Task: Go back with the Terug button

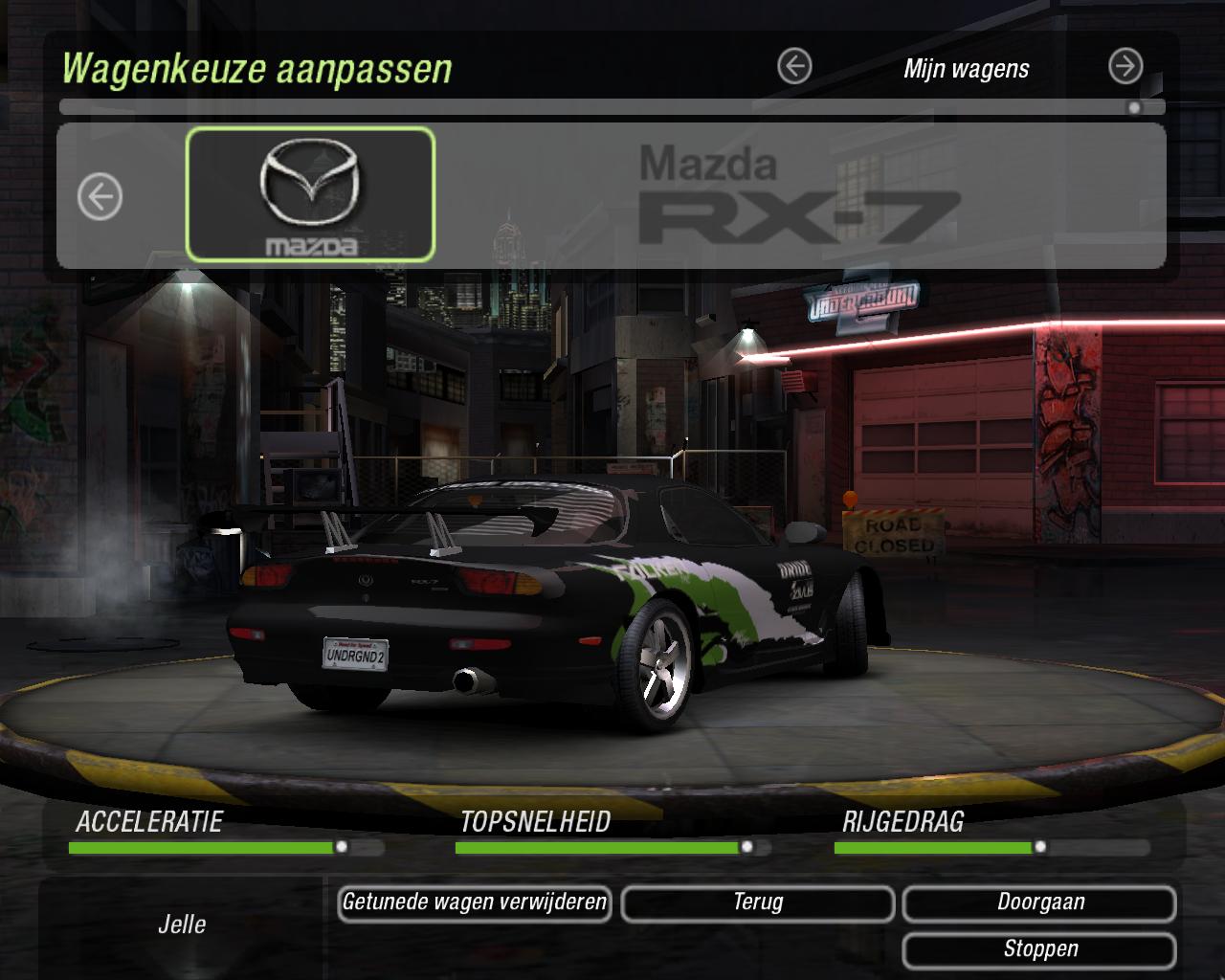Action: 758,902
